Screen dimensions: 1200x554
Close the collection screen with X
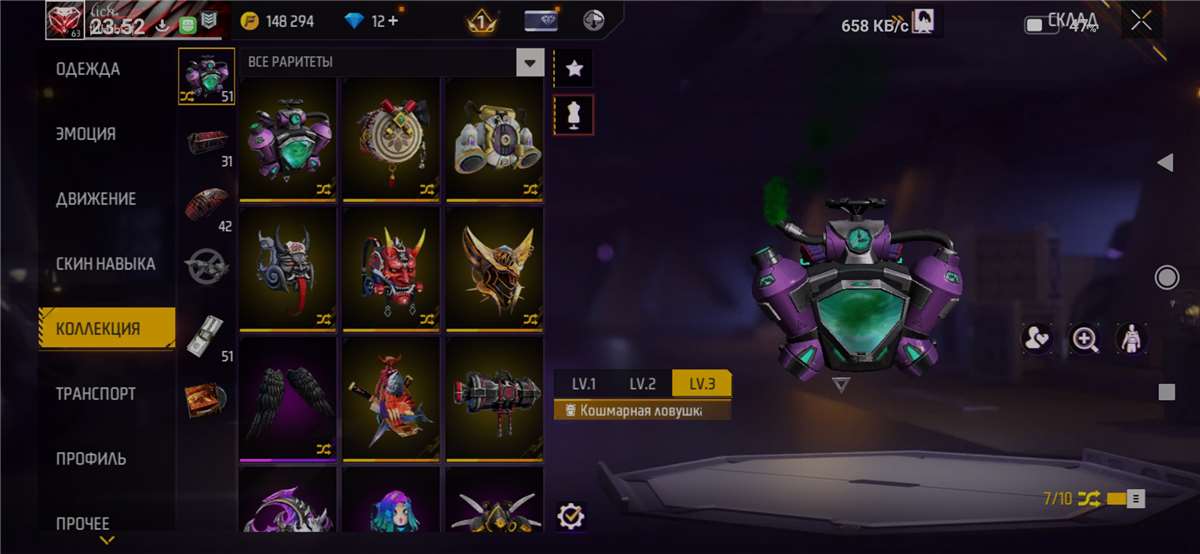click(x=1140, y=22)
